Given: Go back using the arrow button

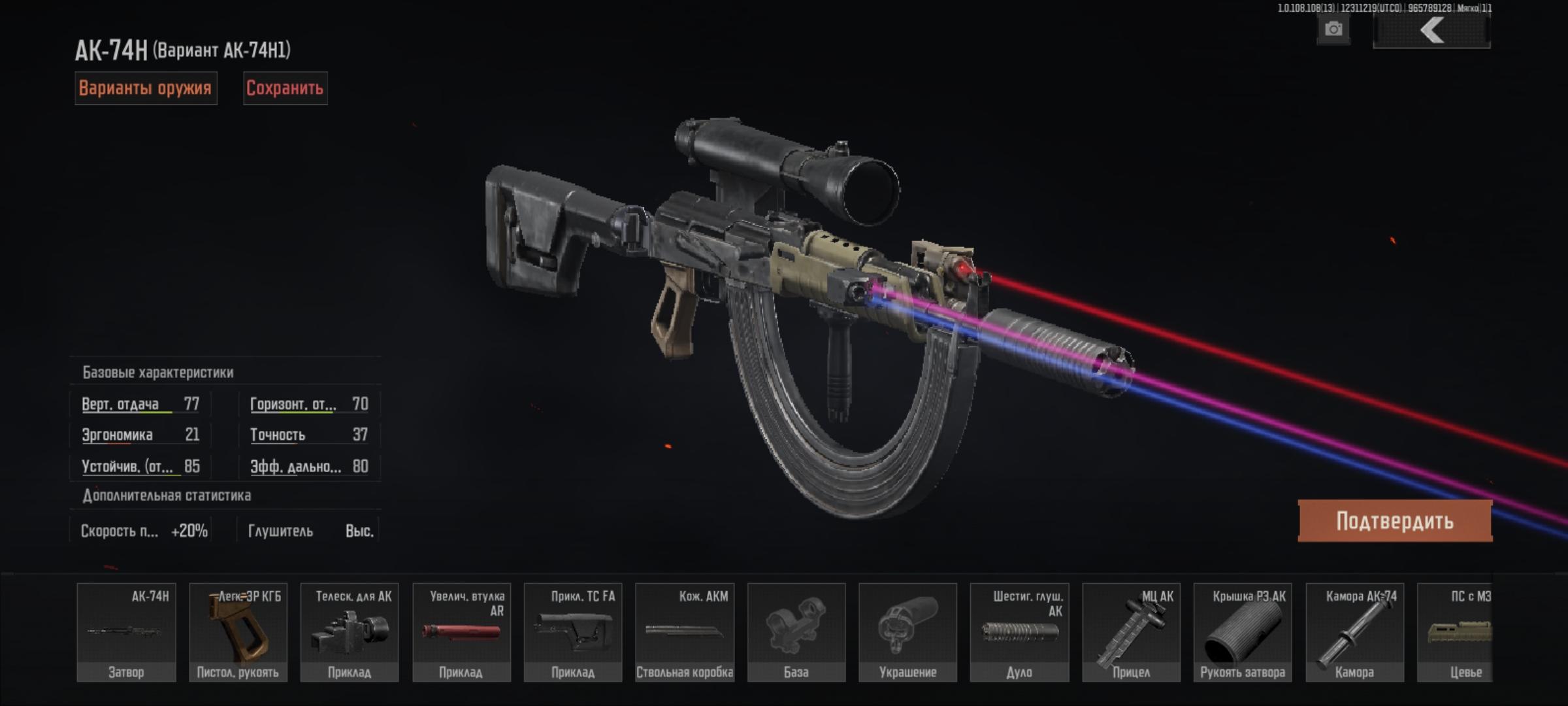Looking at the screenshot, I should coord(1431,31).
